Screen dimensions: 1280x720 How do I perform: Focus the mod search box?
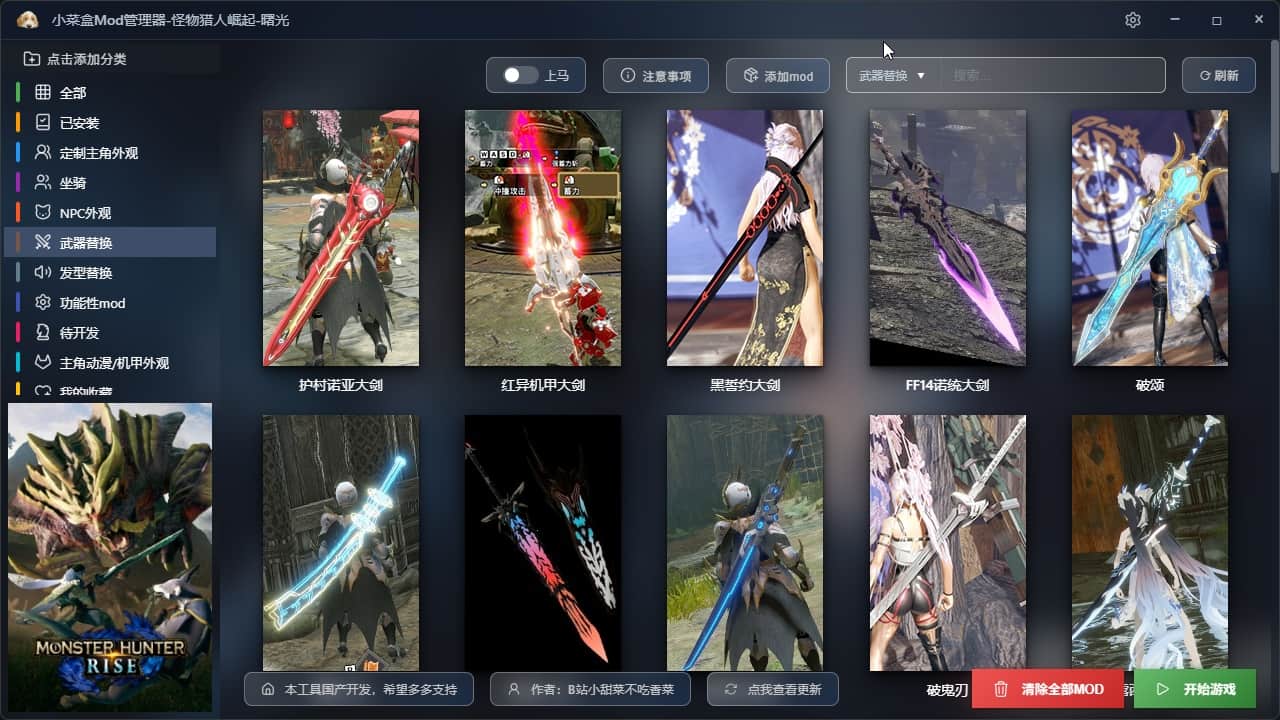click(x=1052, y=76)
